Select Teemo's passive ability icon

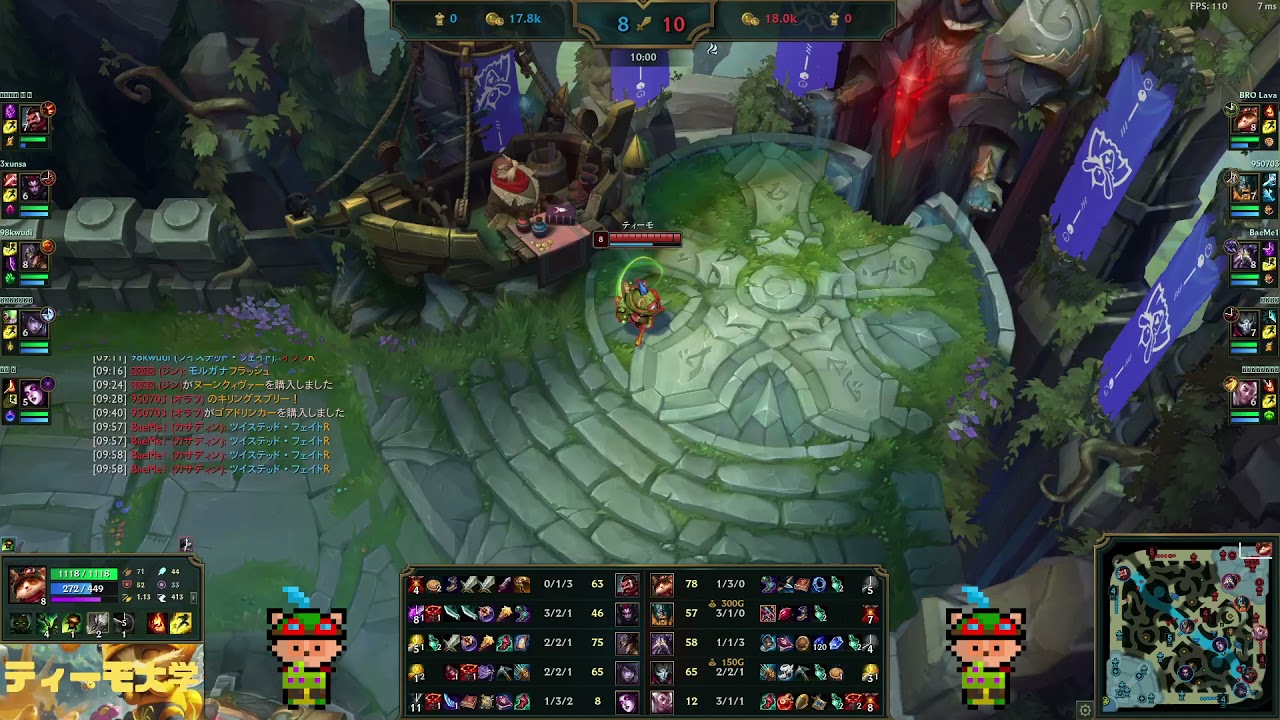pos(21,624)
